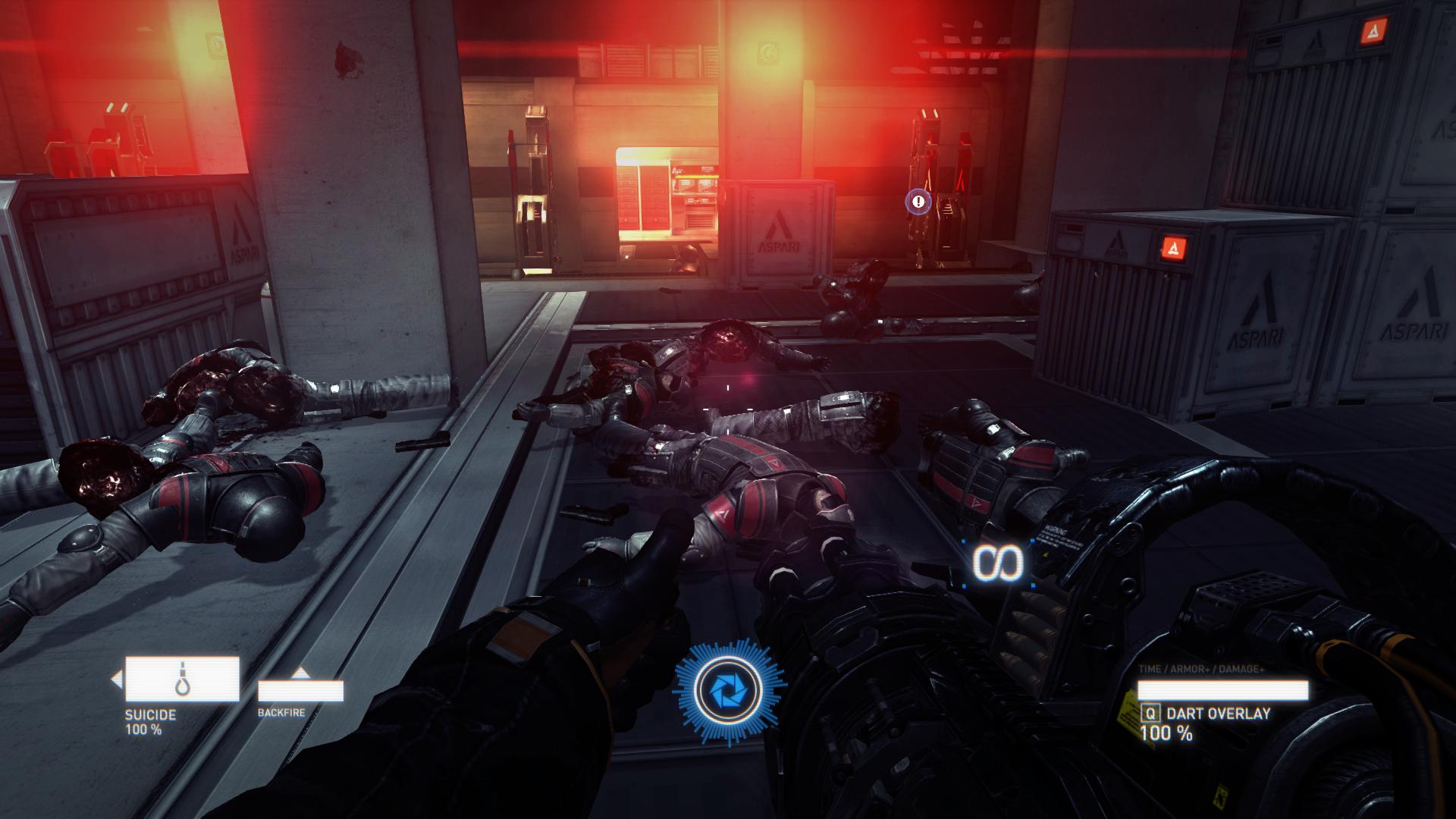
Task: Activate the blue circular shutter ability icon
Action: (729, 691)
